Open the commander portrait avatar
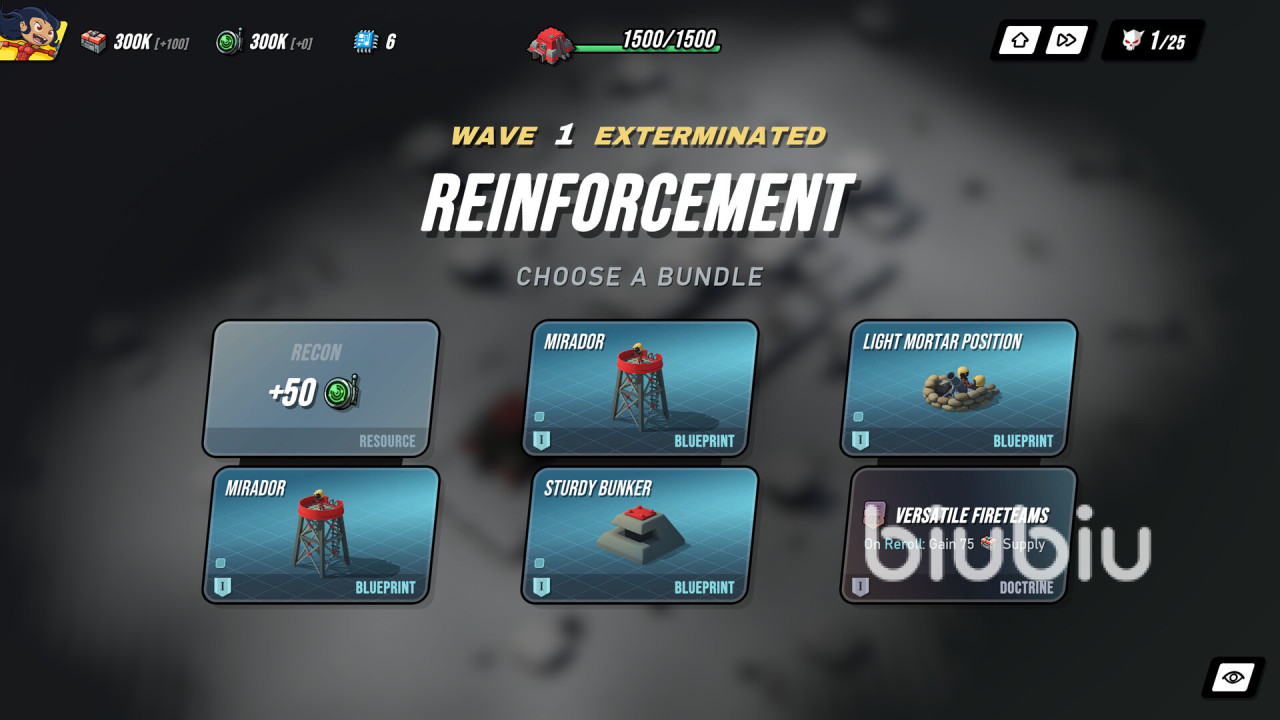 (32, 32)
